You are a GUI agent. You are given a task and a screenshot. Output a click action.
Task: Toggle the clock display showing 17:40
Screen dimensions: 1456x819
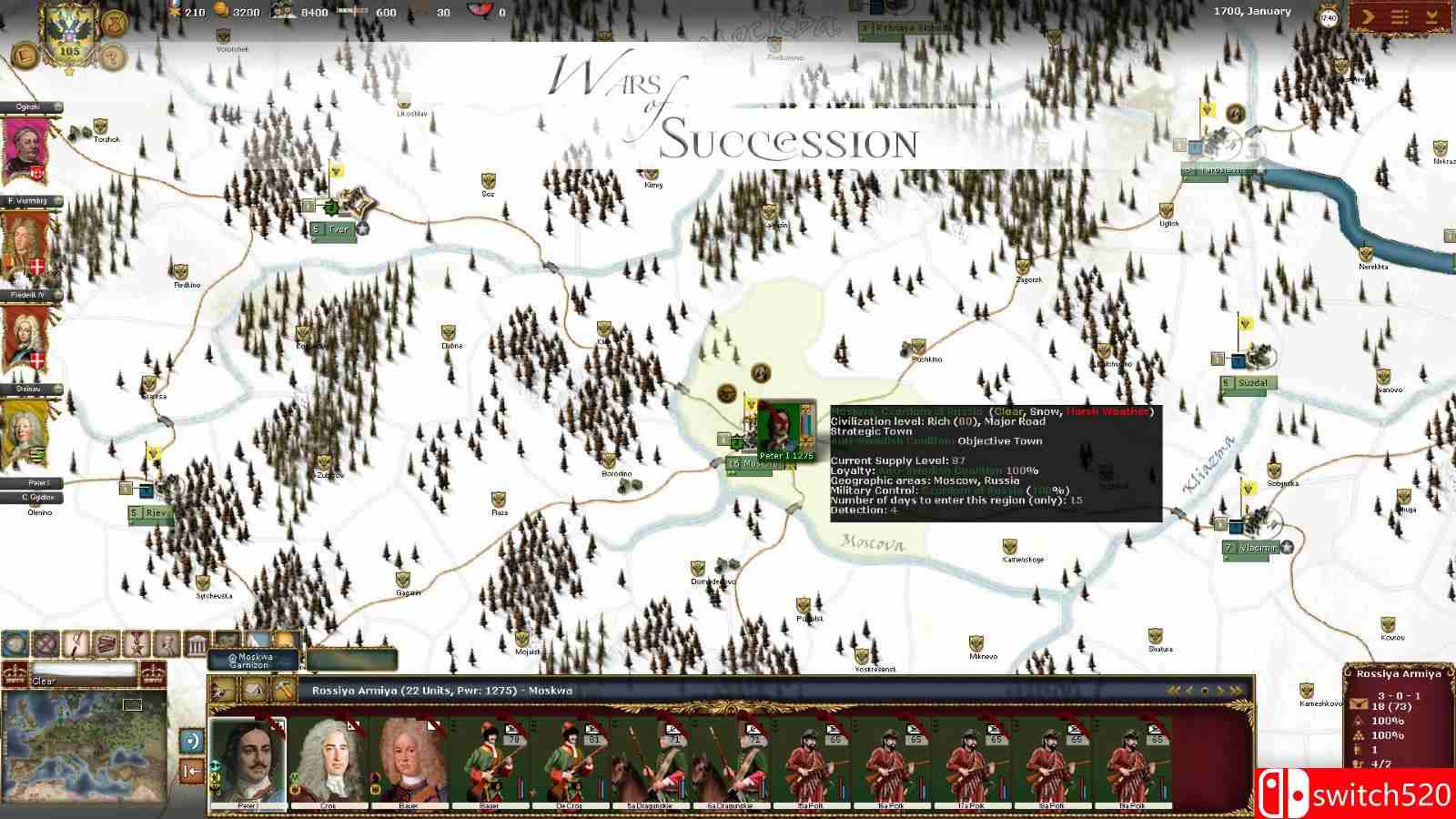pos(1329,17)
